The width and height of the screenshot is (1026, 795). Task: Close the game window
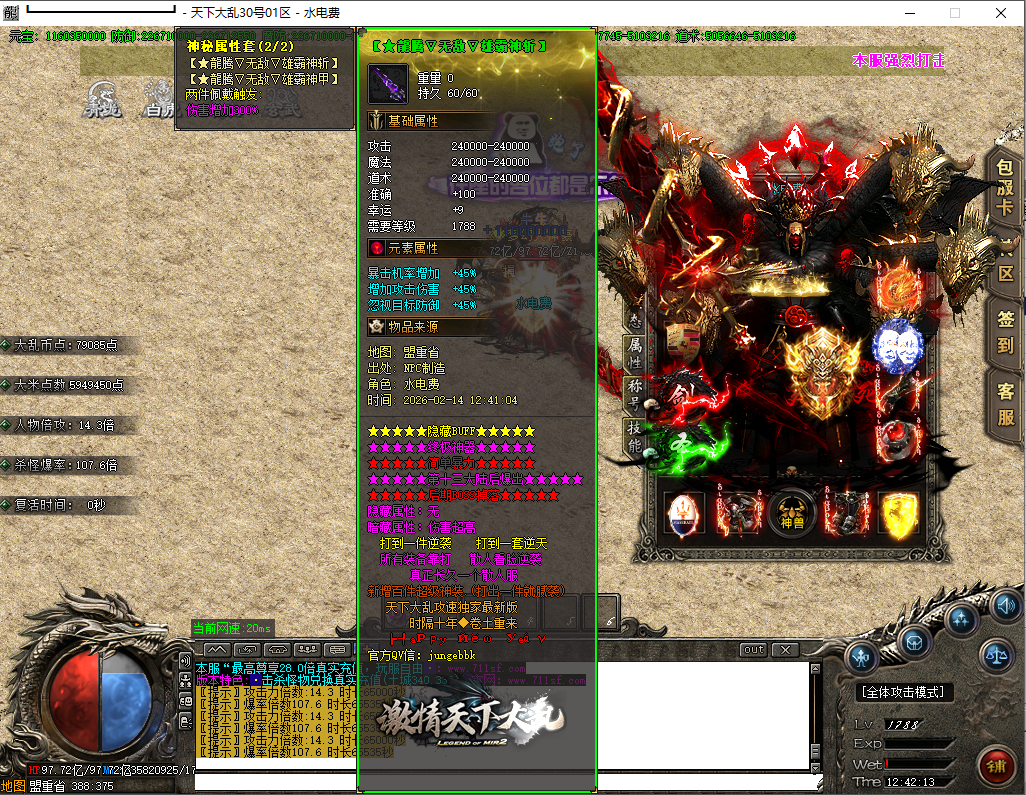(x=1001, y=13)
